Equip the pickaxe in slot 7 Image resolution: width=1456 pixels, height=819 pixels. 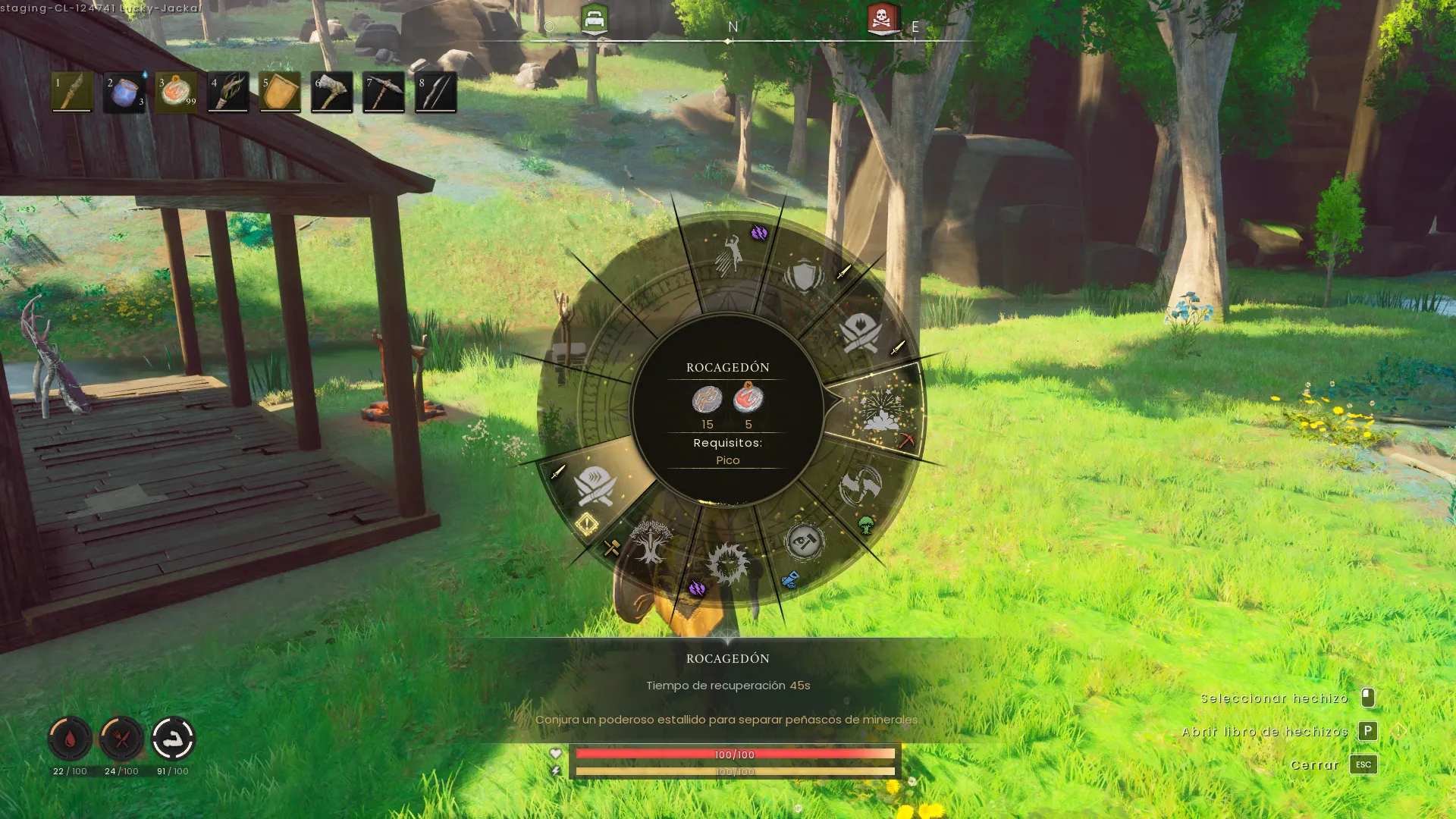pos(384,92)
